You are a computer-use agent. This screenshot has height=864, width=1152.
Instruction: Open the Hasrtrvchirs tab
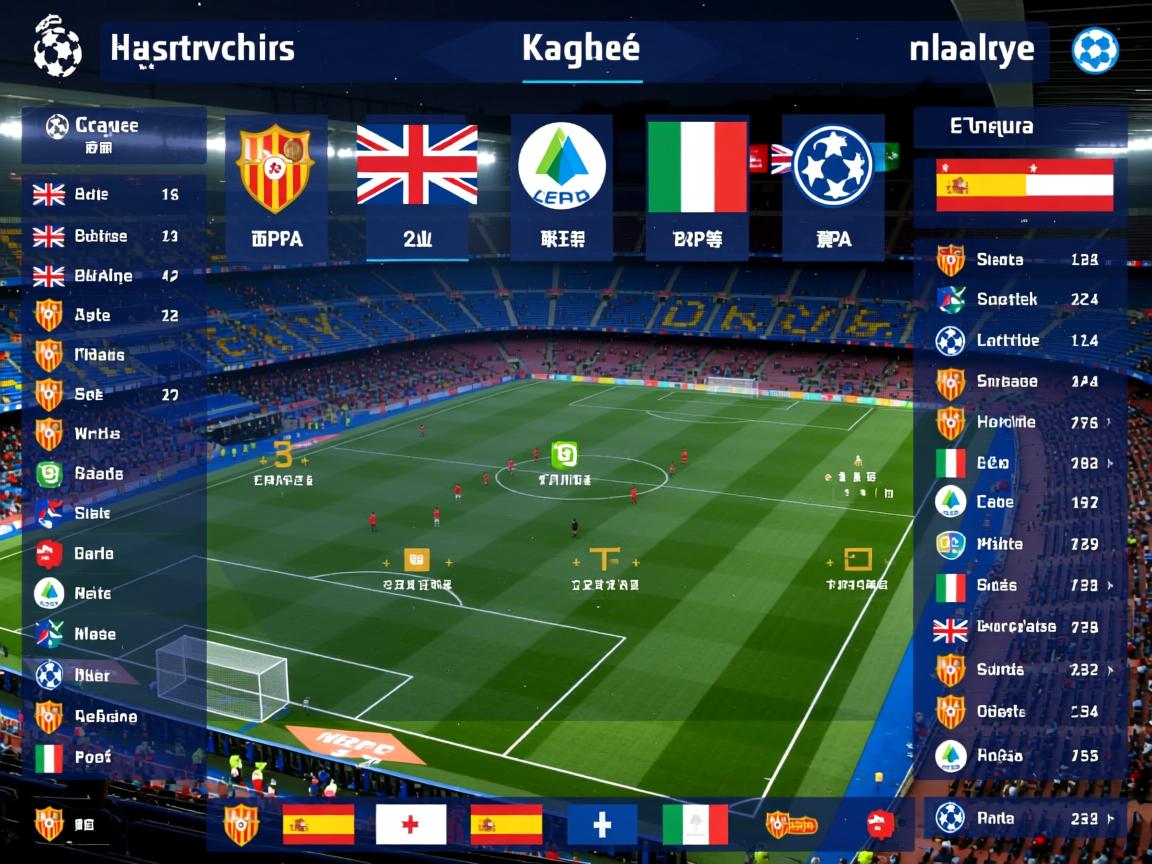click(202, 49)
